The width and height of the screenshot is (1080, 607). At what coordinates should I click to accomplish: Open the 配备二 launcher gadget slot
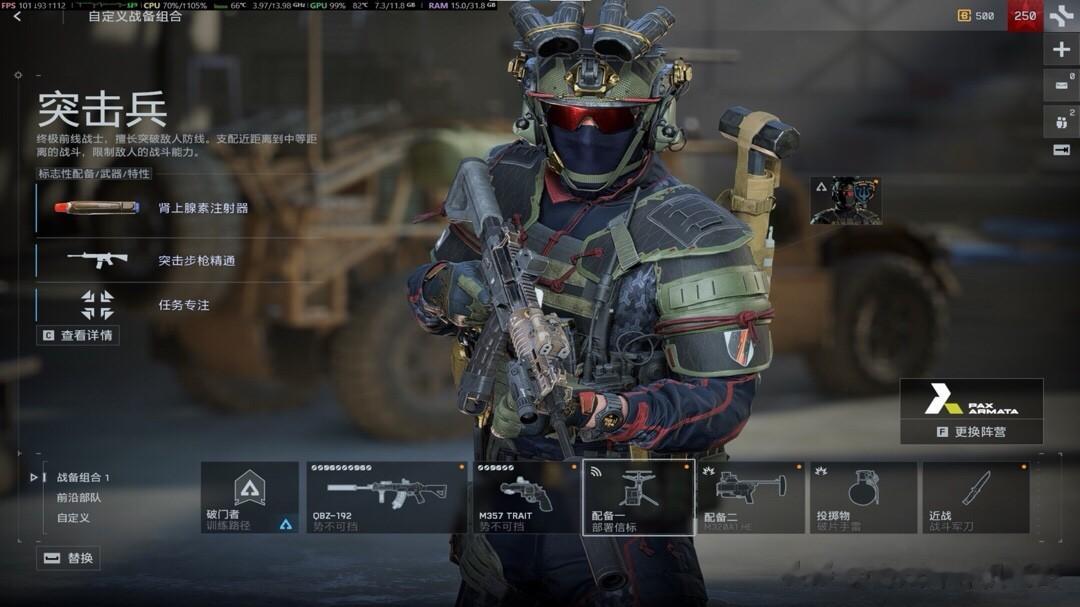750,497
